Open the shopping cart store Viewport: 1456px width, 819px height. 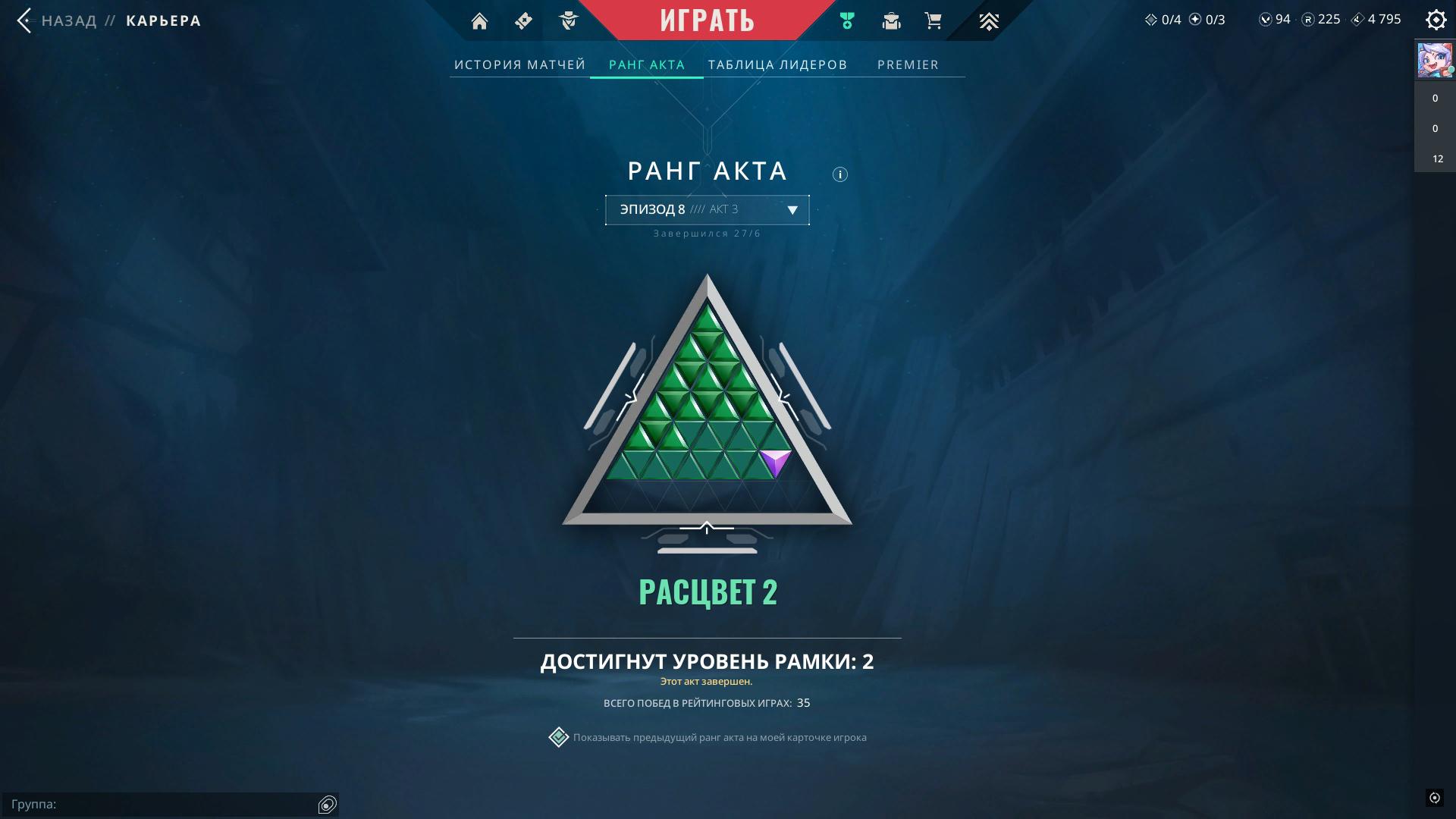tap(934, 21)
